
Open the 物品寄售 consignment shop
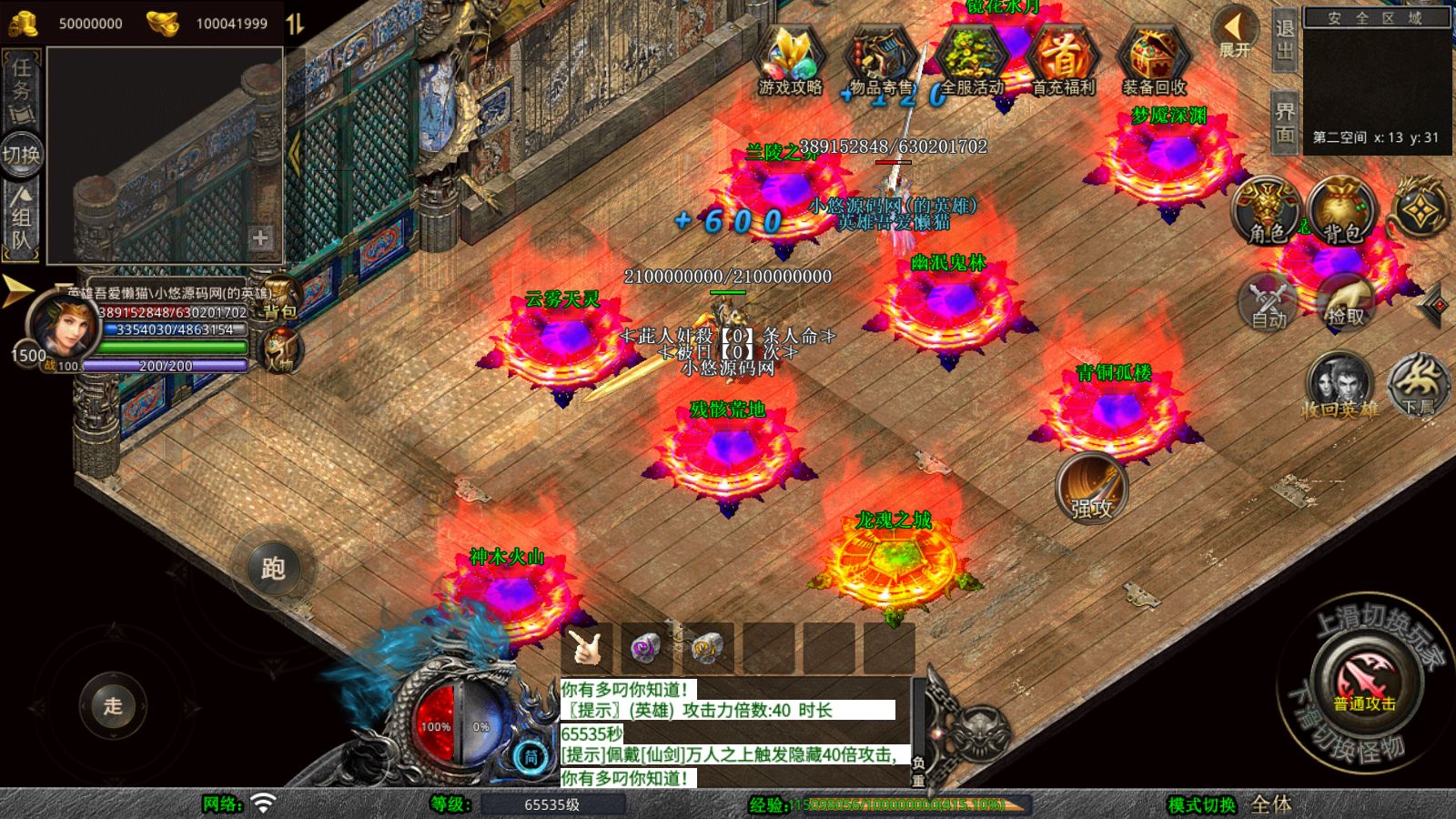pos(880,58)
